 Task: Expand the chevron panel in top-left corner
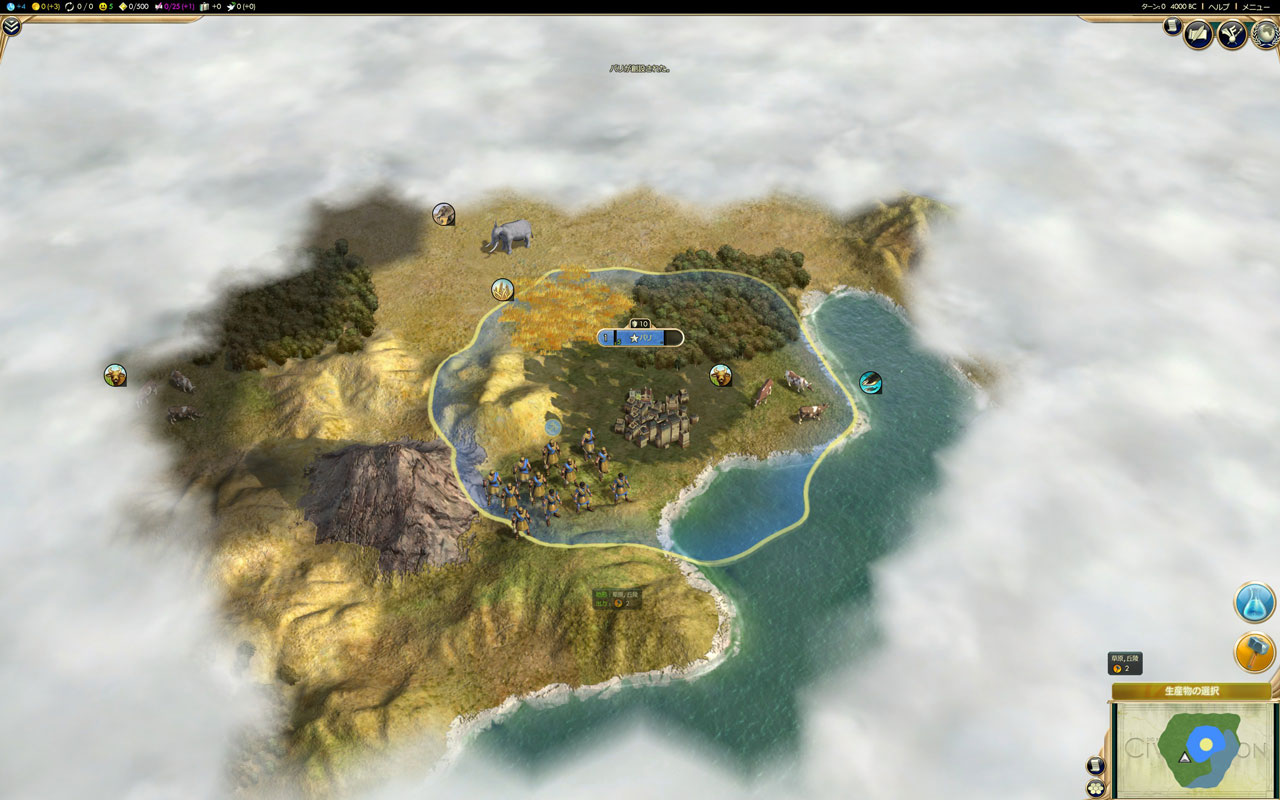(11, 27)
